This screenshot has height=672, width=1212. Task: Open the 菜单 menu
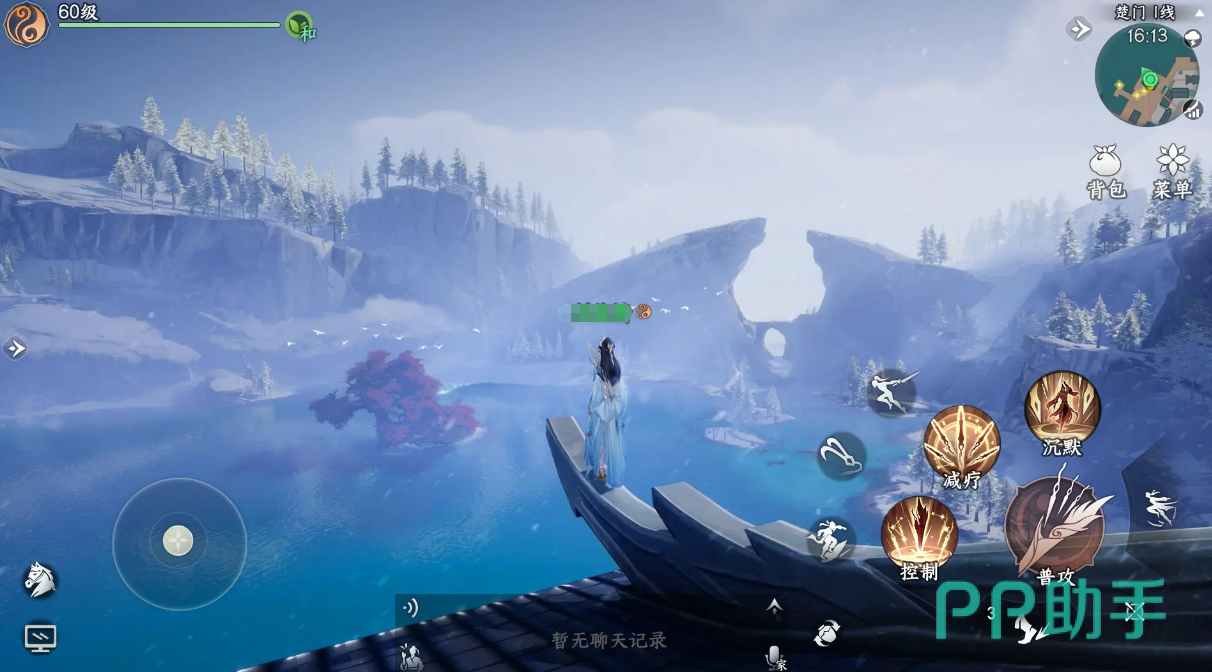(1171, 170)
